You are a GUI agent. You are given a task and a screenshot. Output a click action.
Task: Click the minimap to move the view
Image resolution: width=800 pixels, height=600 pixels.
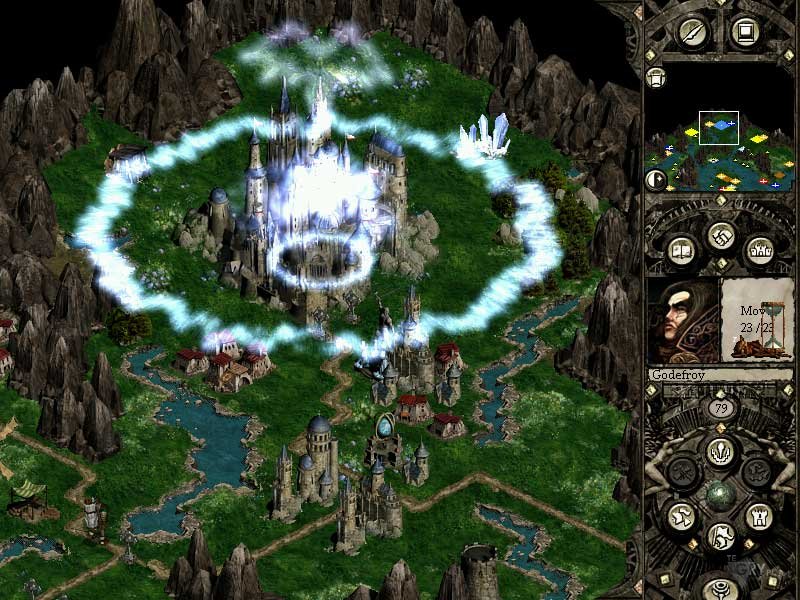click(718, 150)
